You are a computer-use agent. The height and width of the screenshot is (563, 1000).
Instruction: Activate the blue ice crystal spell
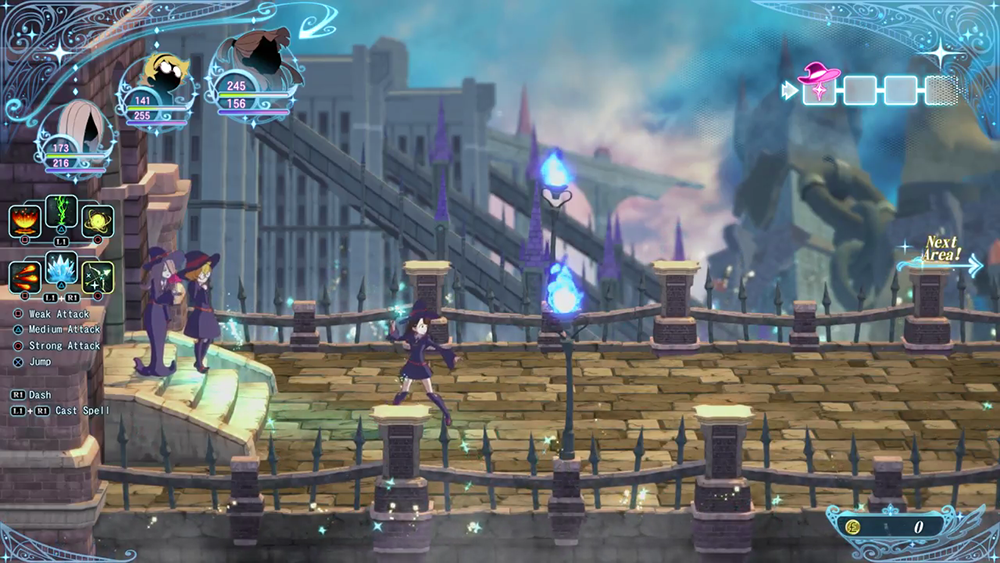click(61, 269)
